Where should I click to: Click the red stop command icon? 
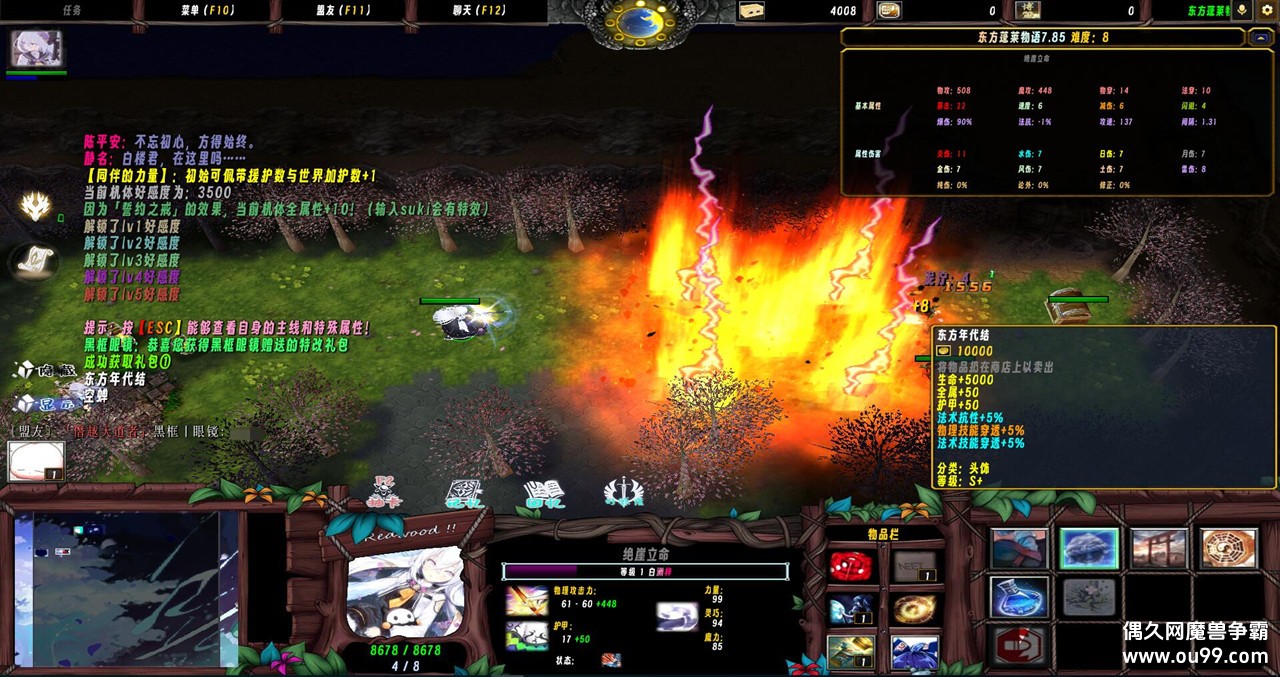(x=1019, y=645)
